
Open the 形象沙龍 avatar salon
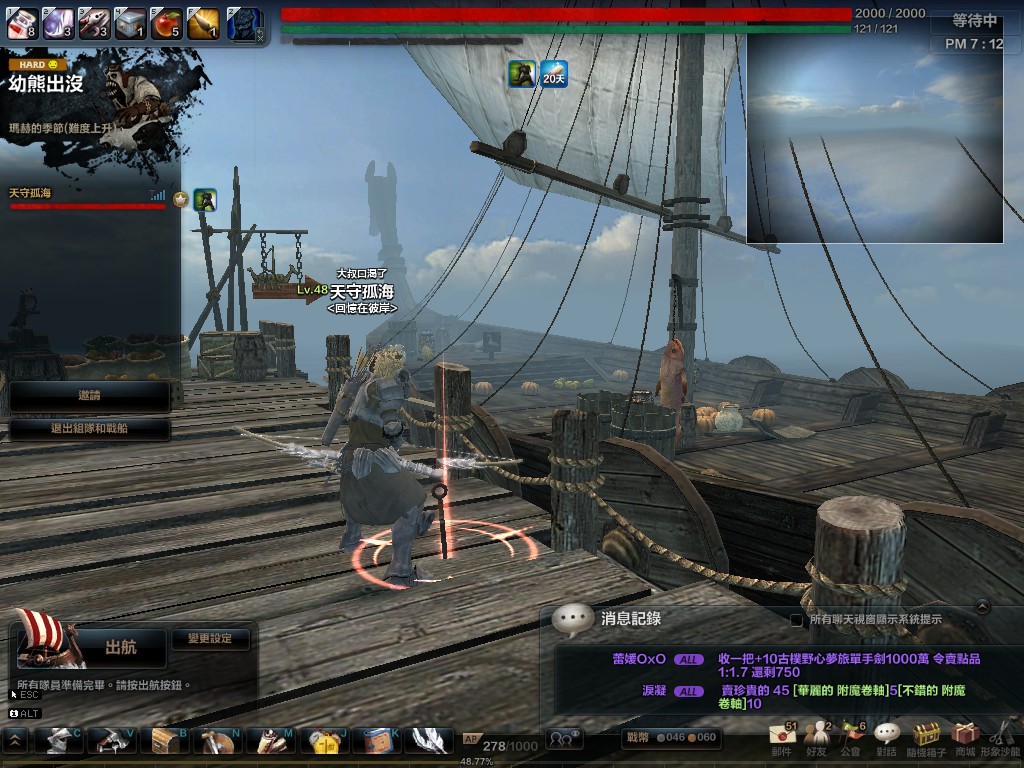(x=1002, y=739)
